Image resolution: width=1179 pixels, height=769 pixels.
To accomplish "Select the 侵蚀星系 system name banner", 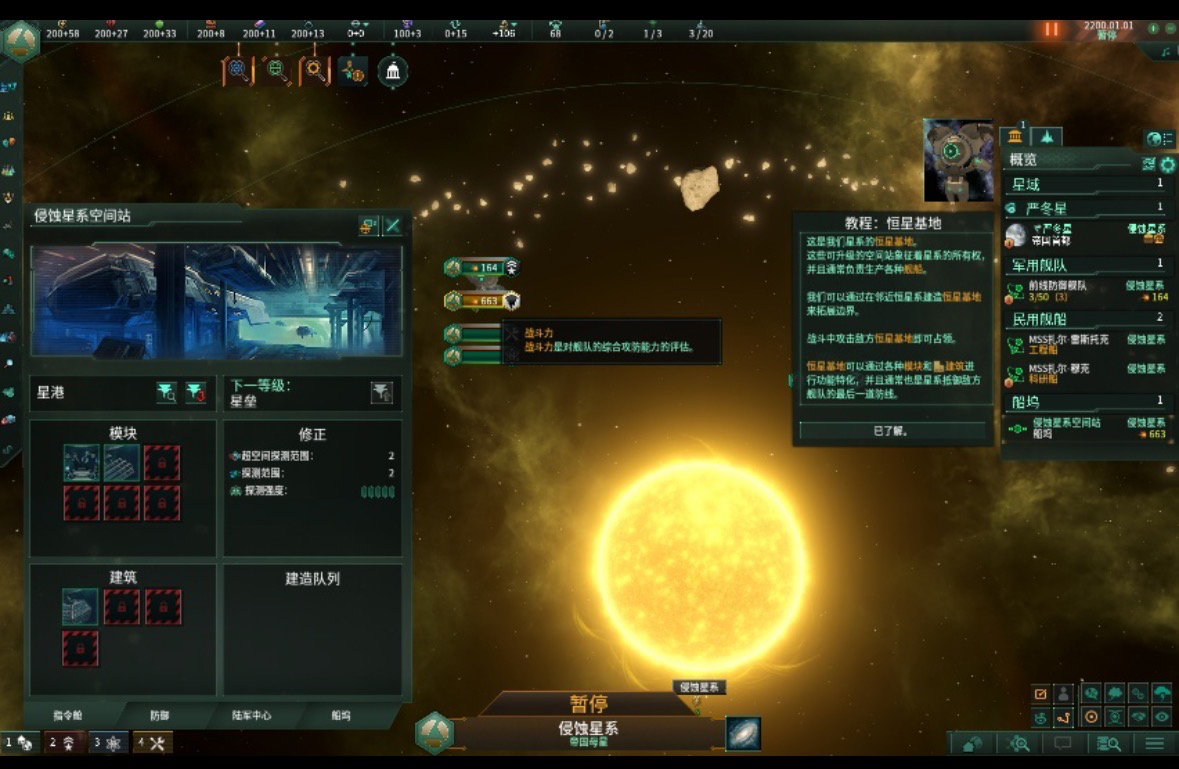I will (x=588, y=732).
